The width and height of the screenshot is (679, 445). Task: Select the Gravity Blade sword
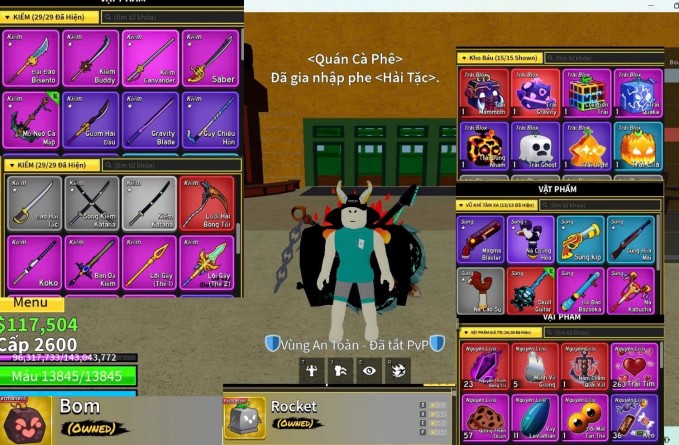pos(150,120)
